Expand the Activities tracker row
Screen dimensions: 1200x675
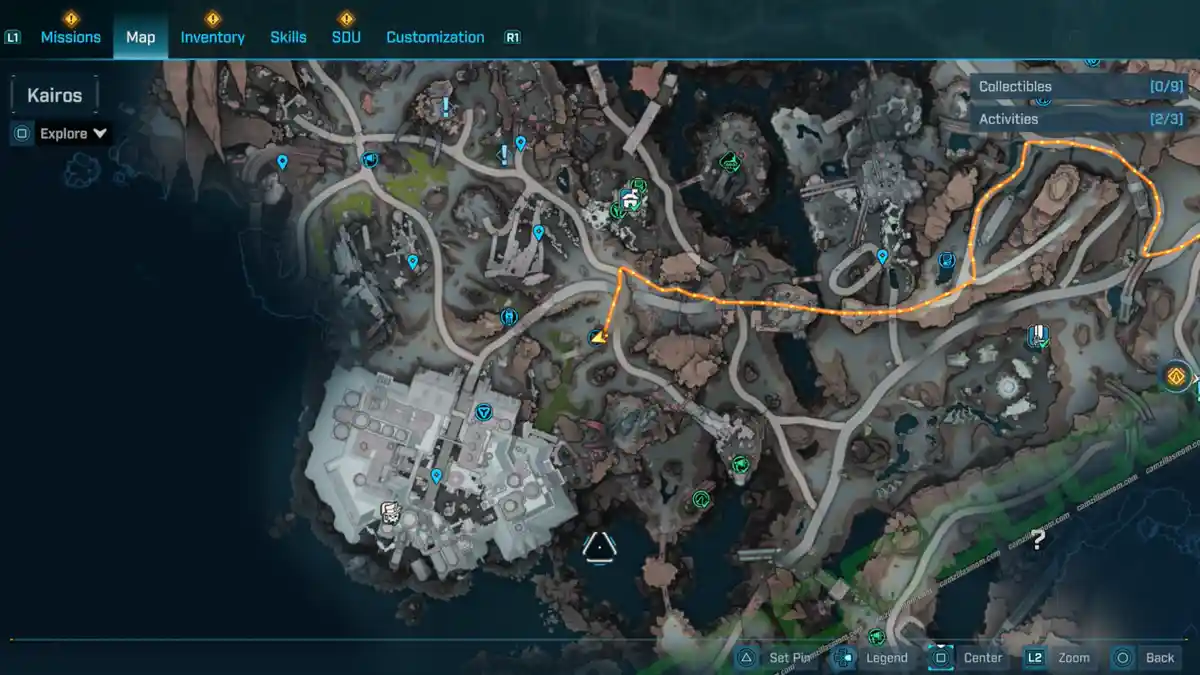pos(1081,119)
